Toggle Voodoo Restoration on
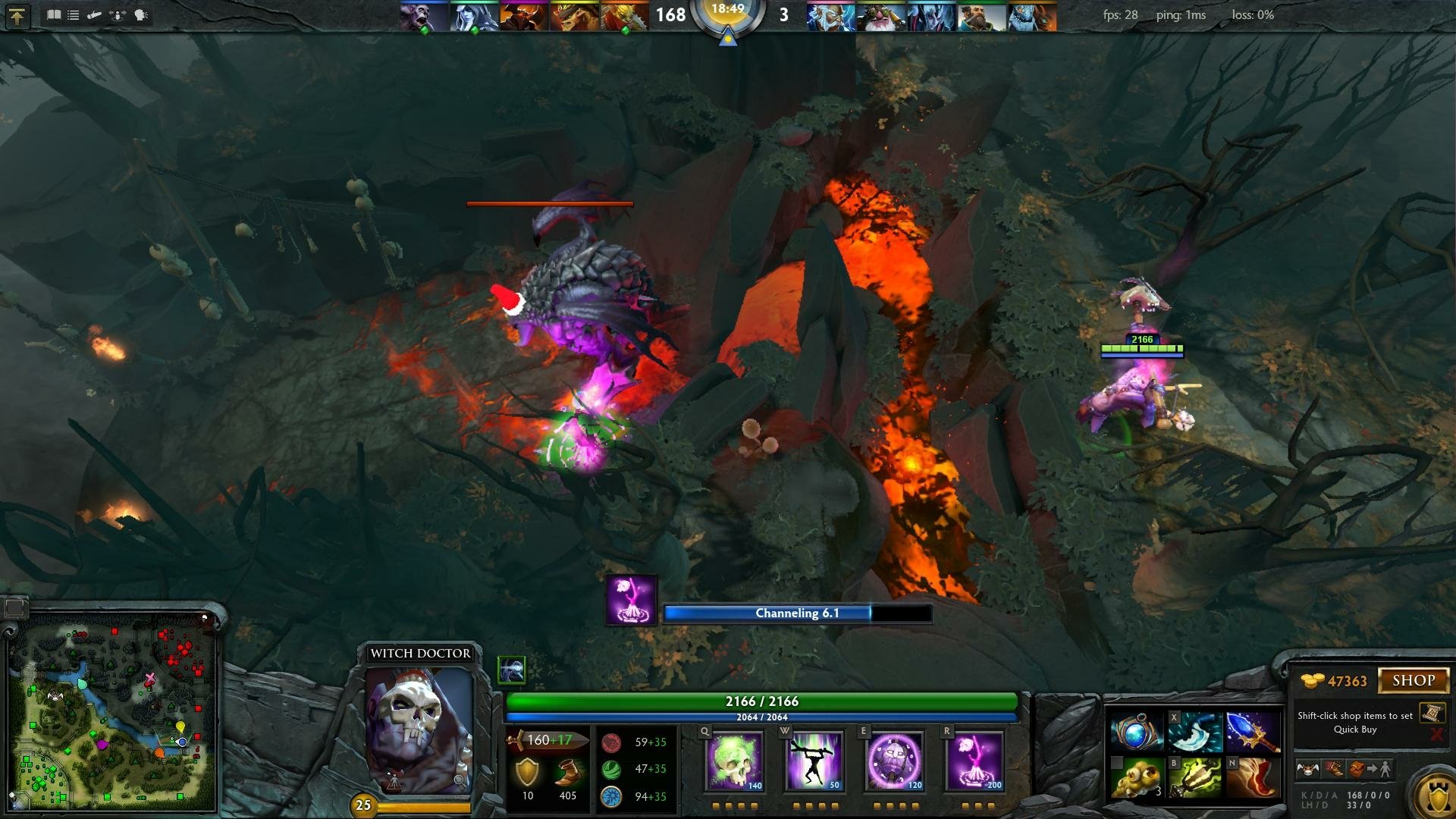 point(815,762)
